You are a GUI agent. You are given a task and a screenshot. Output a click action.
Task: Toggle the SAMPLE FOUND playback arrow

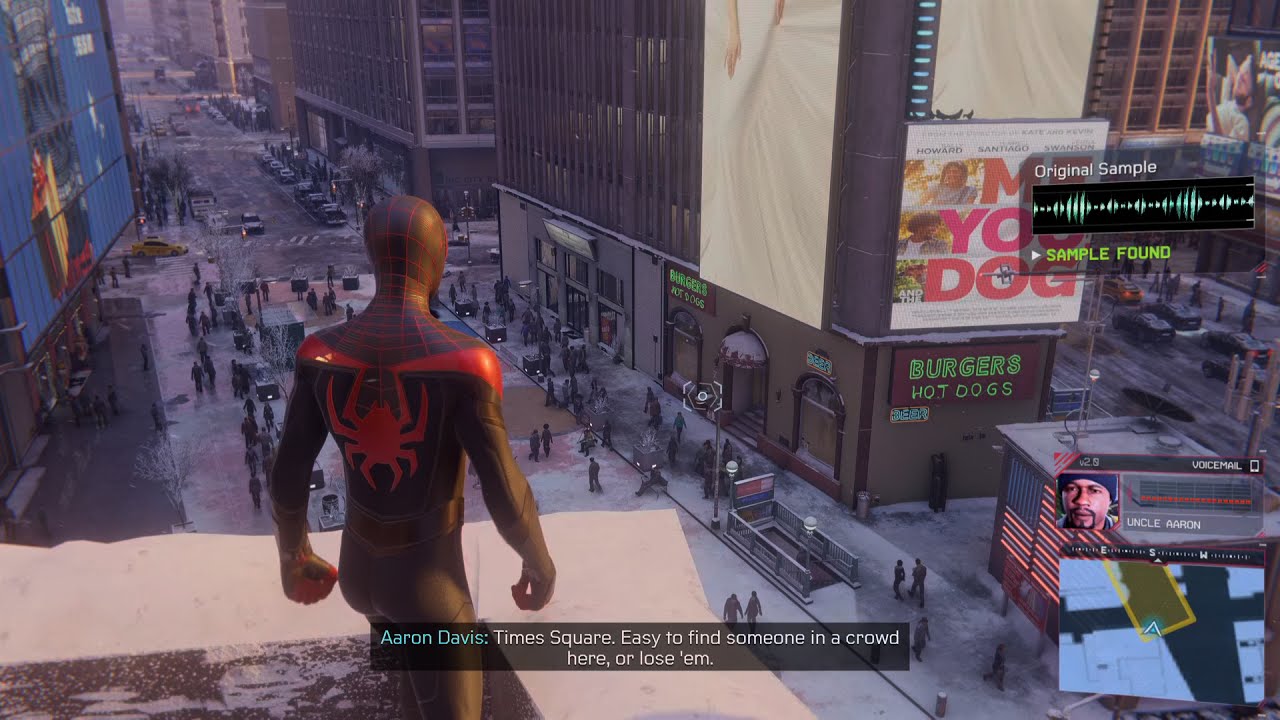1036,253
